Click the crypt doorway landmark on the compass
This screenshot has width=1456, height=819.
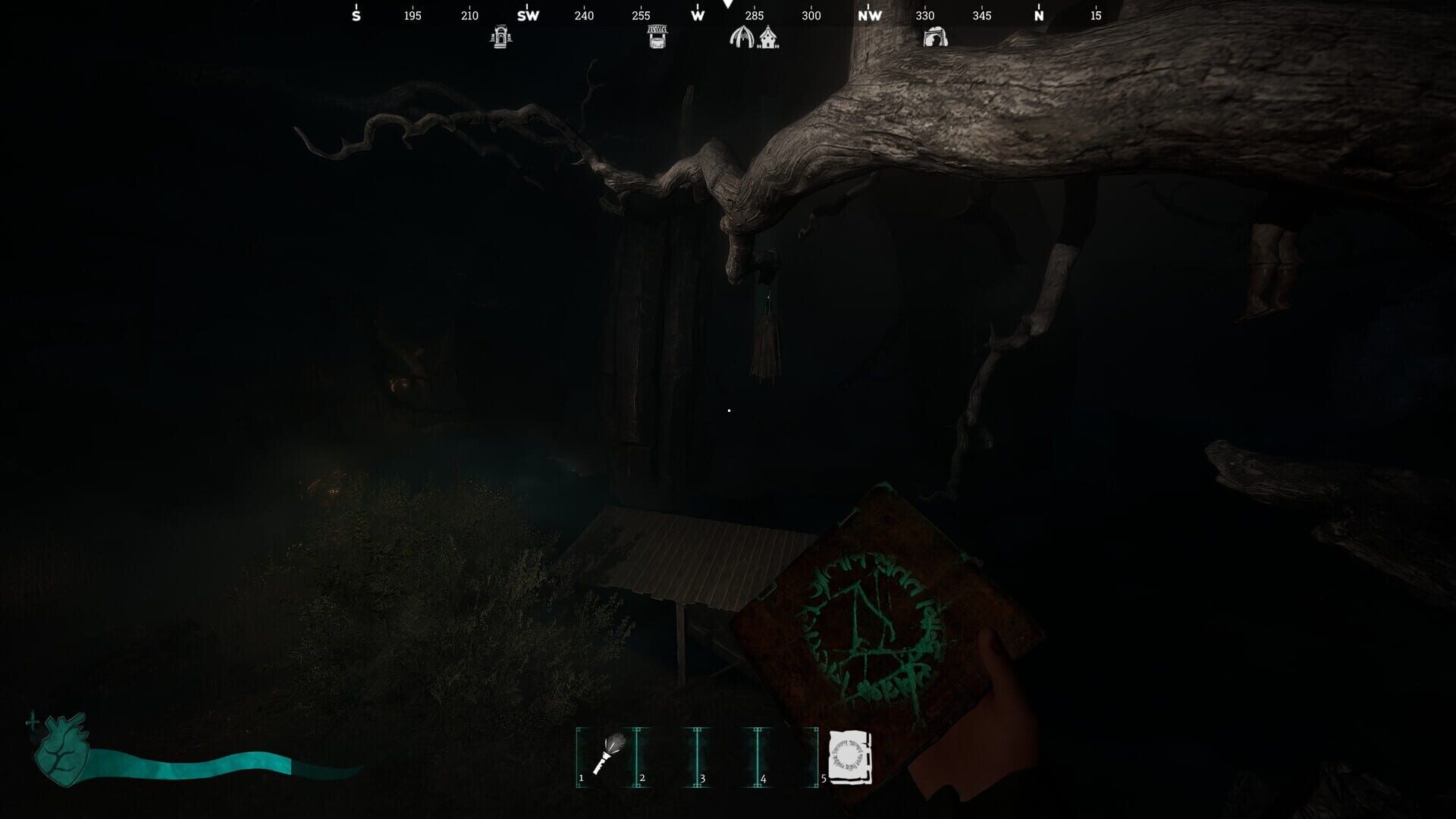500,36
